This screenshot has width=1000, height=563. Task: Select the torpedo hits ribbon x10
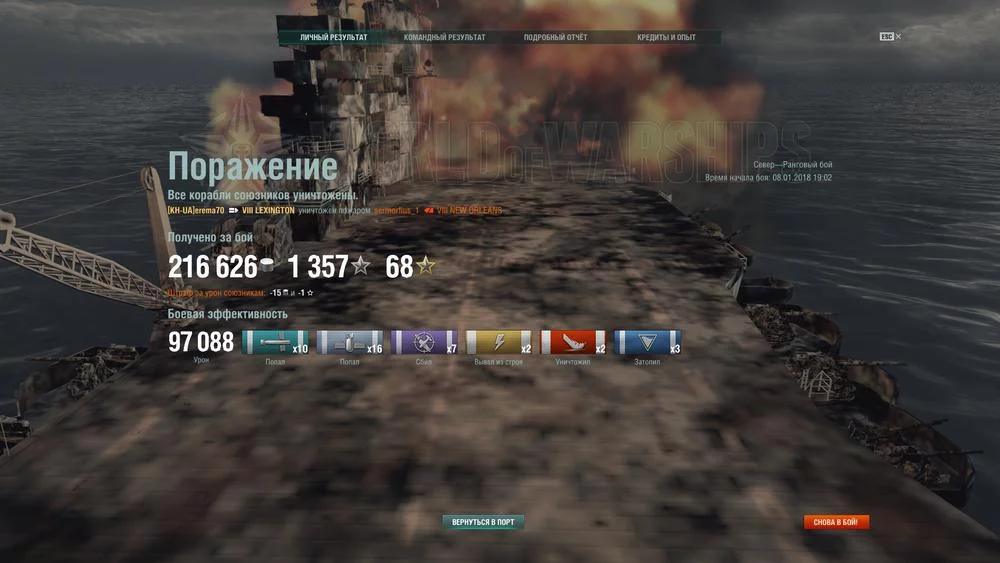click(x=275, y=343)
